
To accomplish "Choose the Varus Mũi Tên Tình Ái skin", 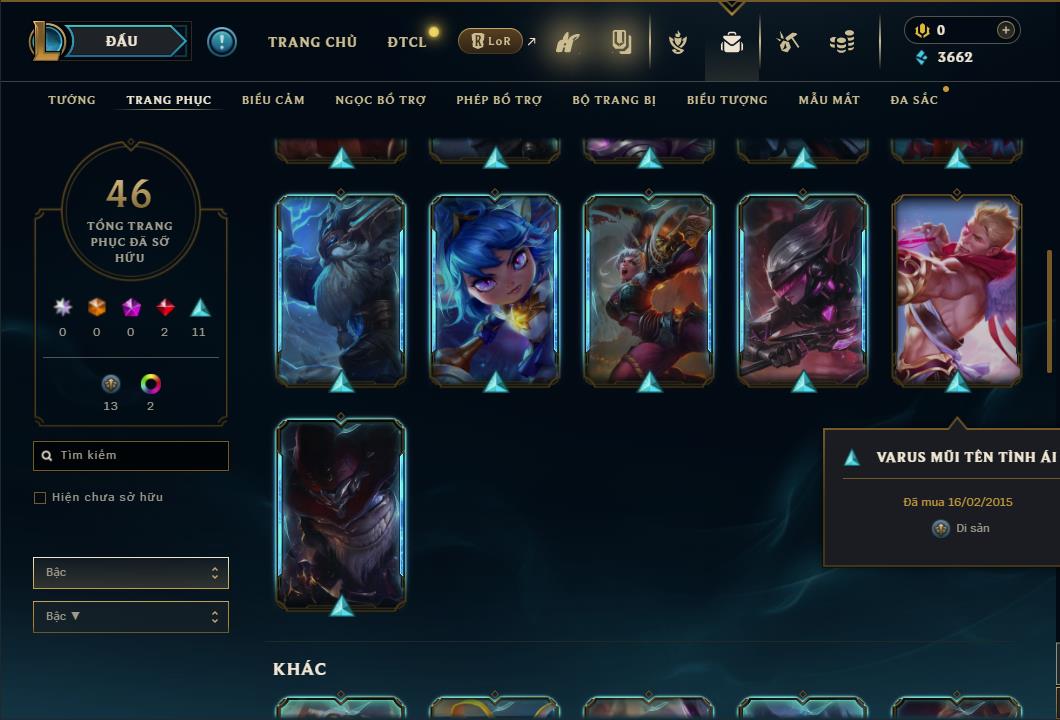I will tap(957, 289).
